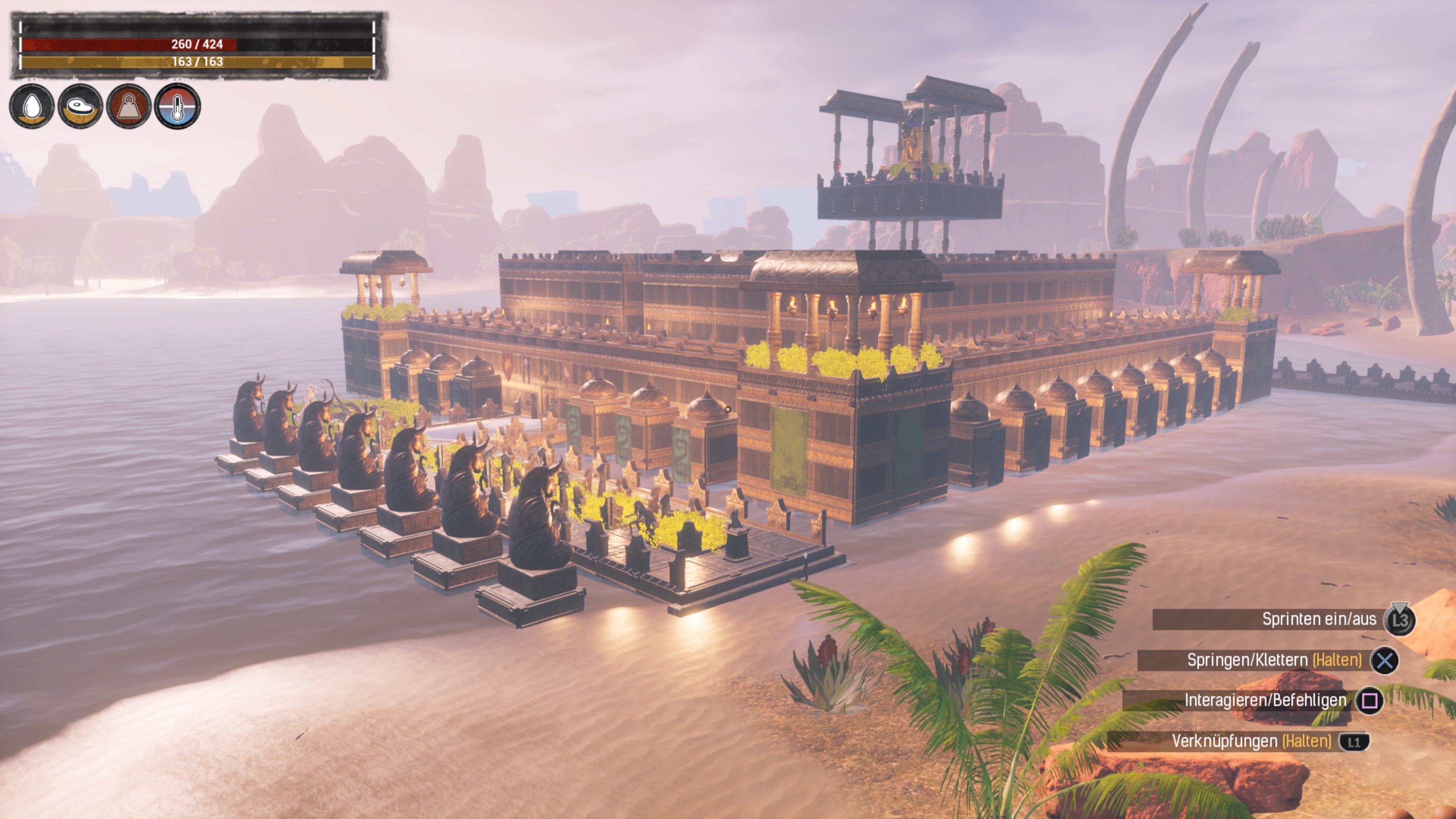Click the water drop thirst icon
Image resolution: width=1456 pixels, height=819 pixels.
[32, 106]
